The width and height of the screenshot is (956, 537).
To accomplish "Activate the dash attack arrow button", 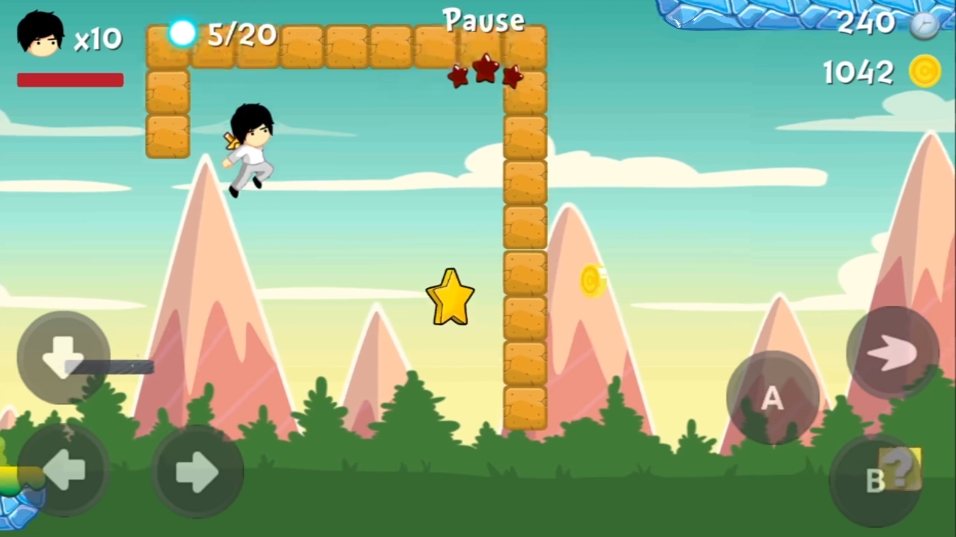I will pos(892,352).
